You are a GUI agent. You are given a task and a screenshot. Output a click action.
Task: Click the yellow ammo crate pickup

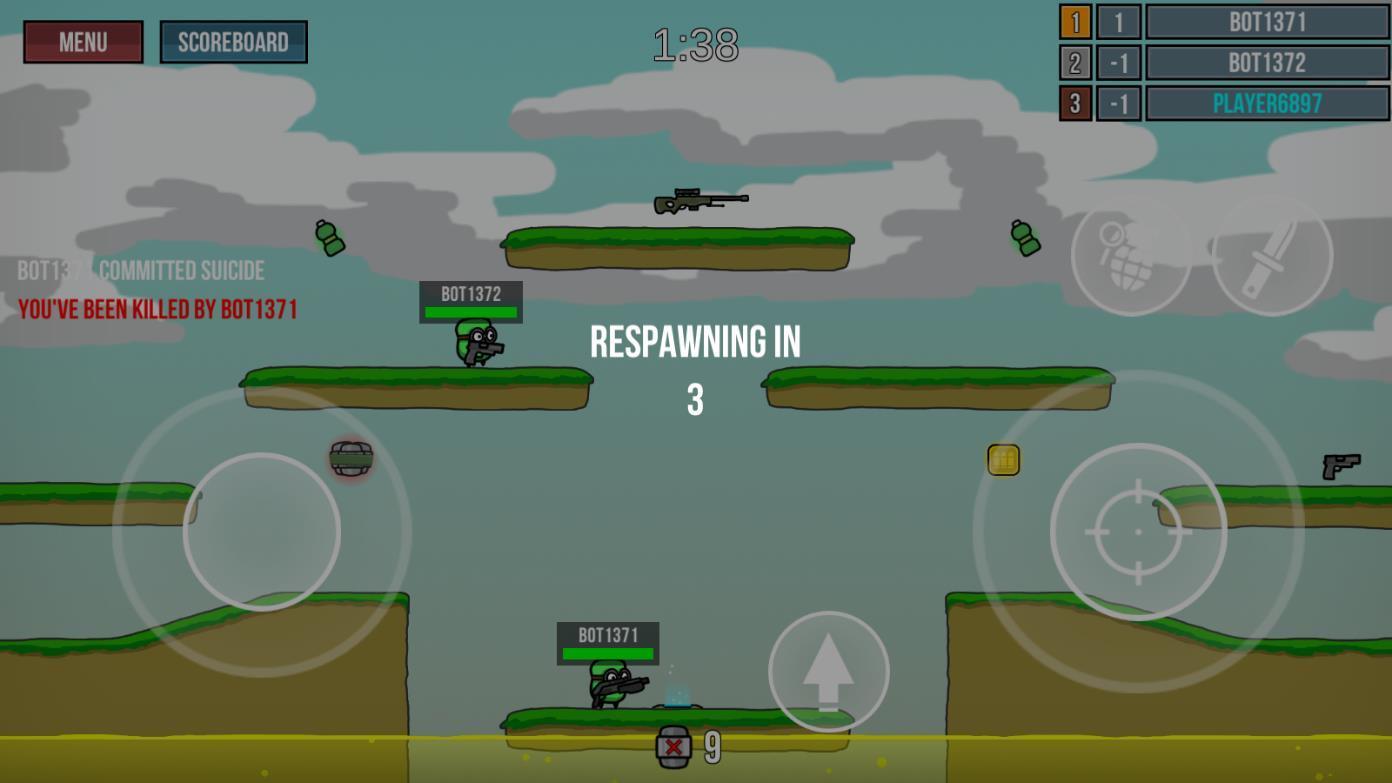(1003, 459)
